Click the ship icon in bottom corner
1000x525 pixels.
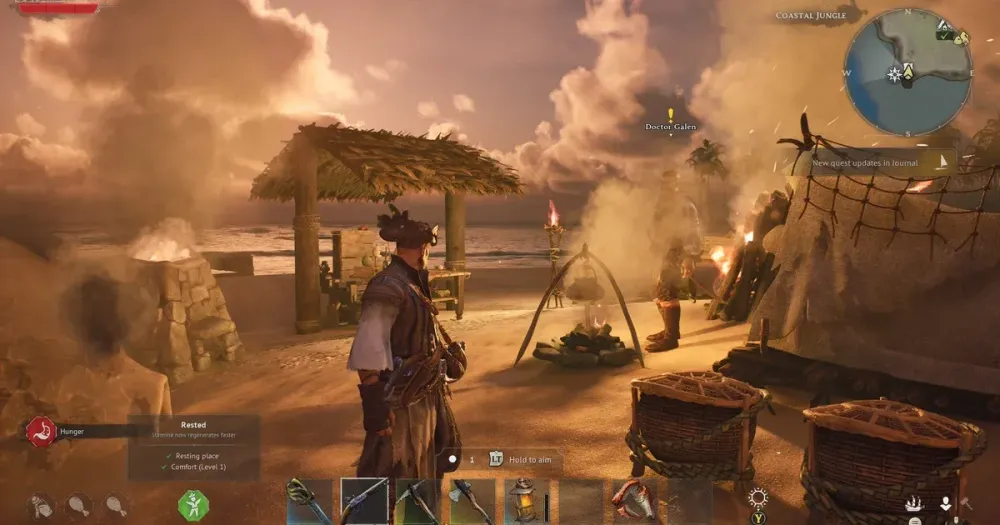click(913, 504)
